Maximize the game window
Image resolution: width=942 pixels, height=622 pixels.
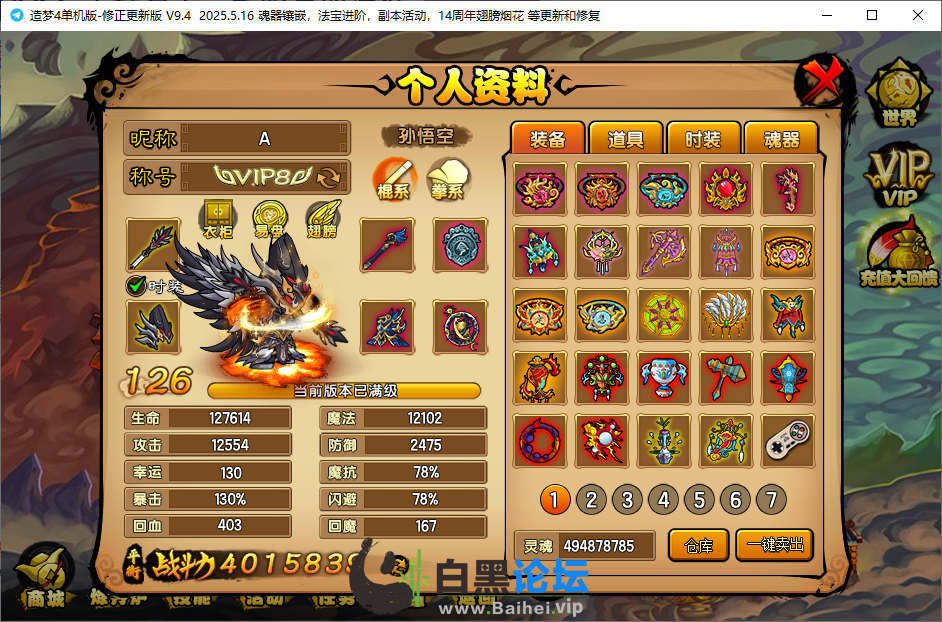[872, 15]
